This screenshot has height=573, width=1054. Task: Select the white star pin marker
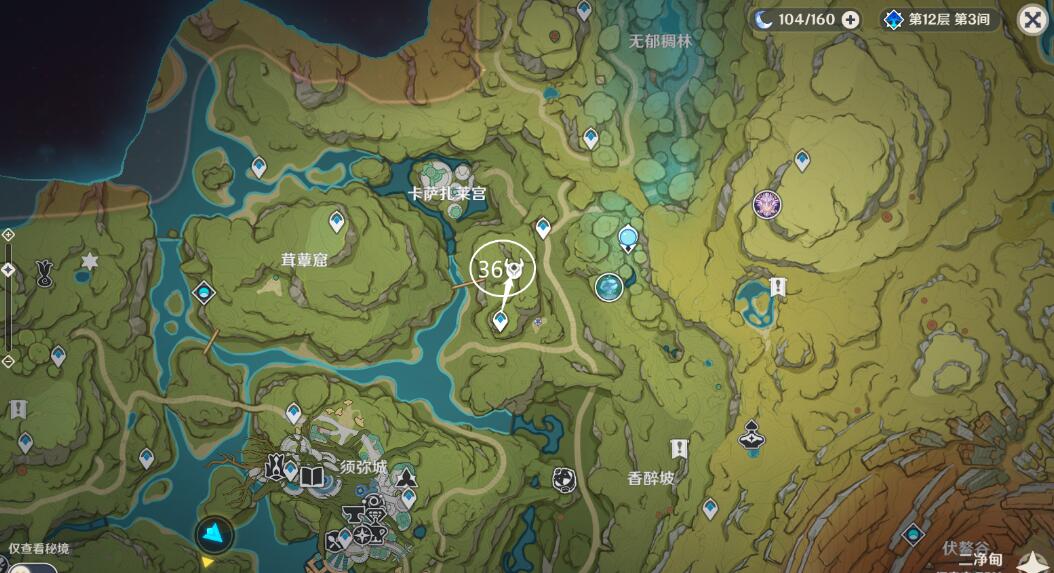pyautogui.click(x=90, y=261)
